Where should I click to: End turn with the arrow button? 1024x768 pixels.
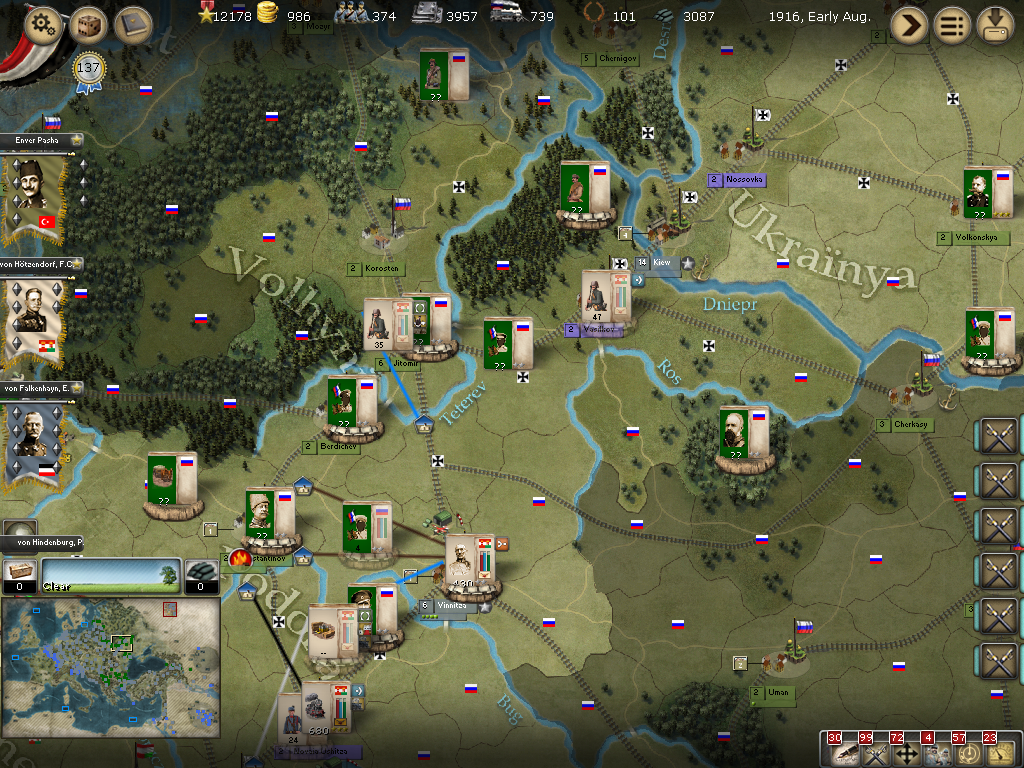pyautogui.click(x=909, y=25)
